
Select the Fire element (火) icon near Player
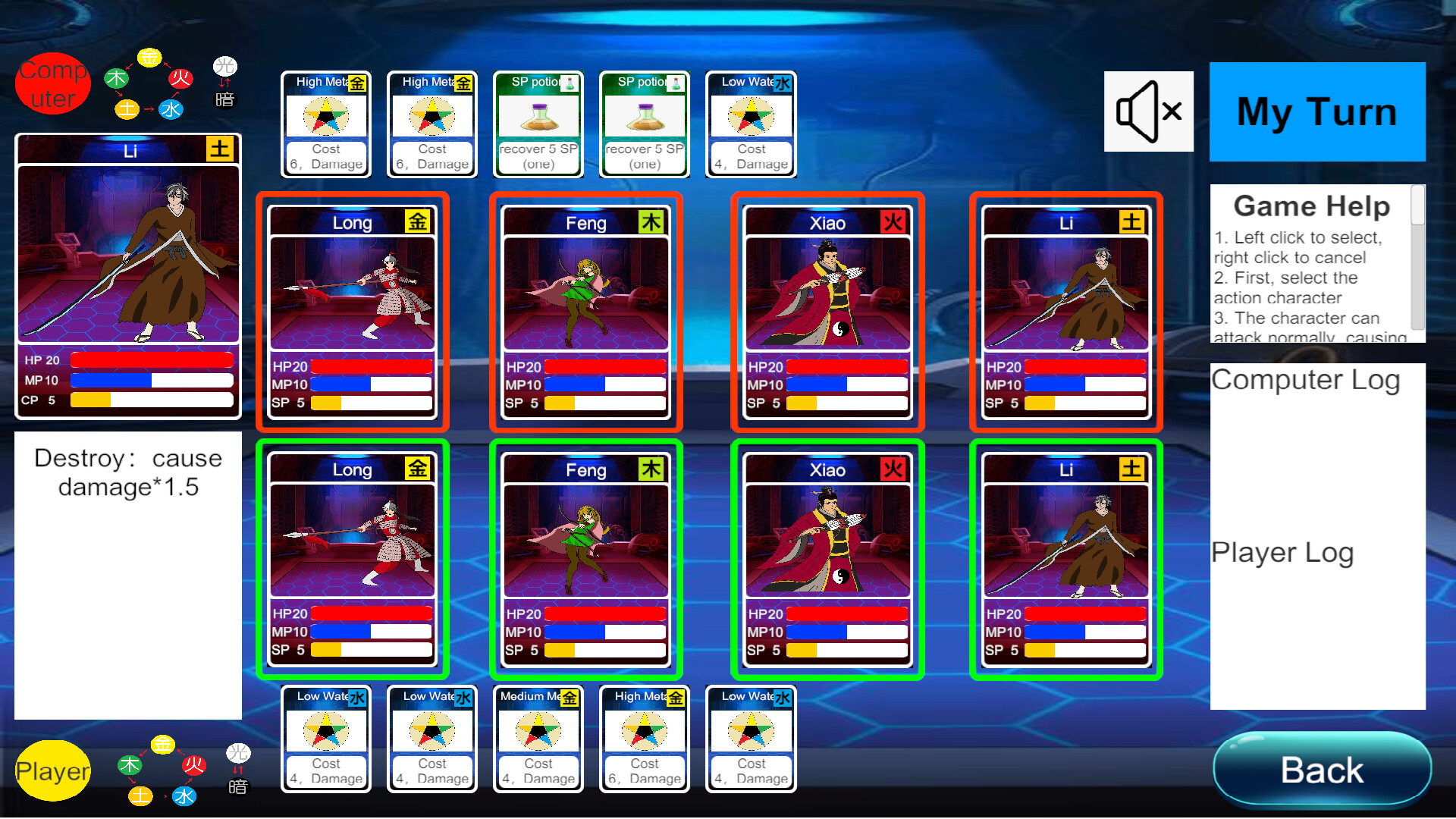pyautogui.click(x=193, y=766)
